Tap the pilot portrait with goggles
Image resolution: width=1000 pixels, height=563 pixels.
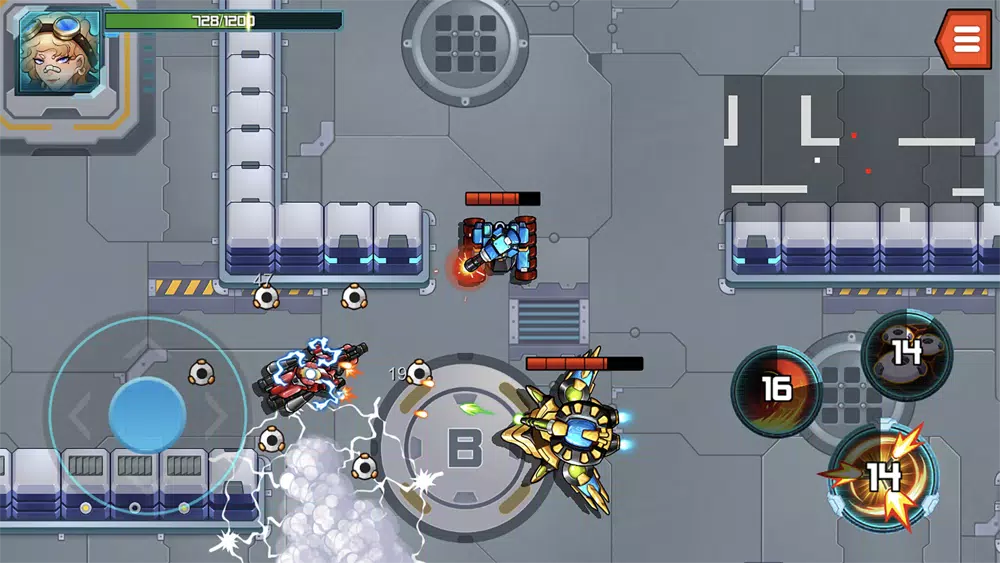point(58,52)
